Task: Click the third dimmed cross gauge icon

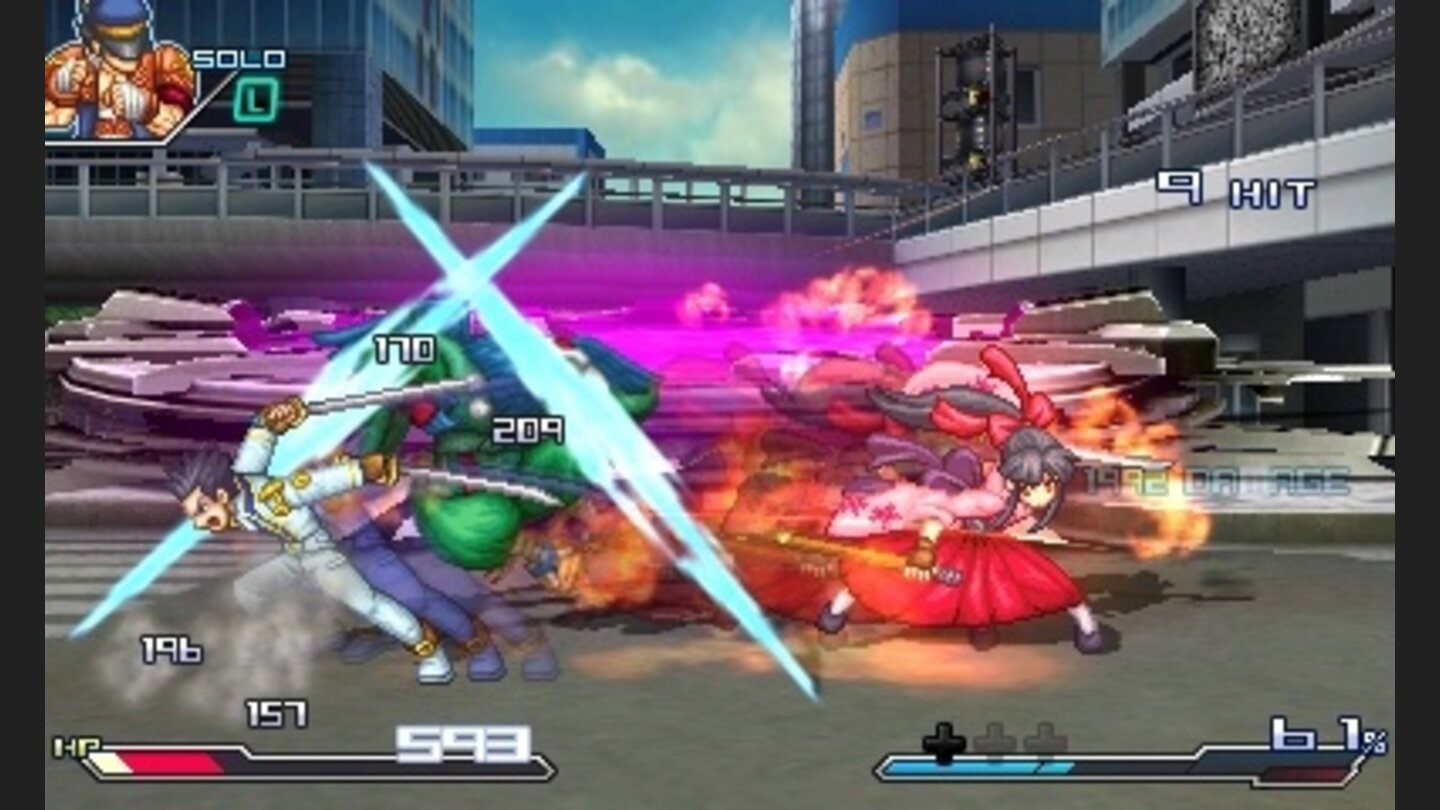Action: [1045, 738]
